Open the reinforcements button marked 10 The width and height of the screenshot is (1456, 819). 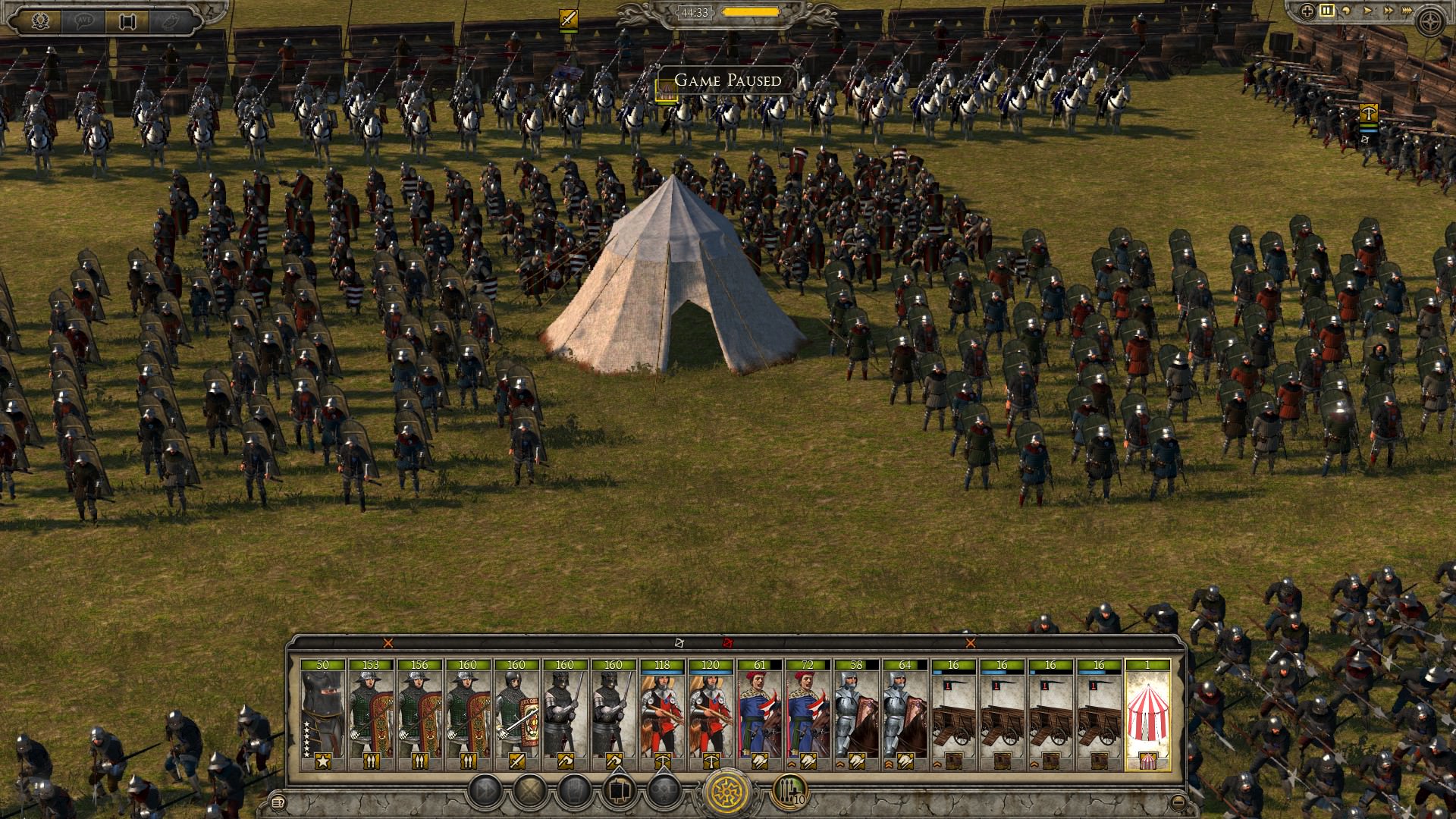click(789, 792)
